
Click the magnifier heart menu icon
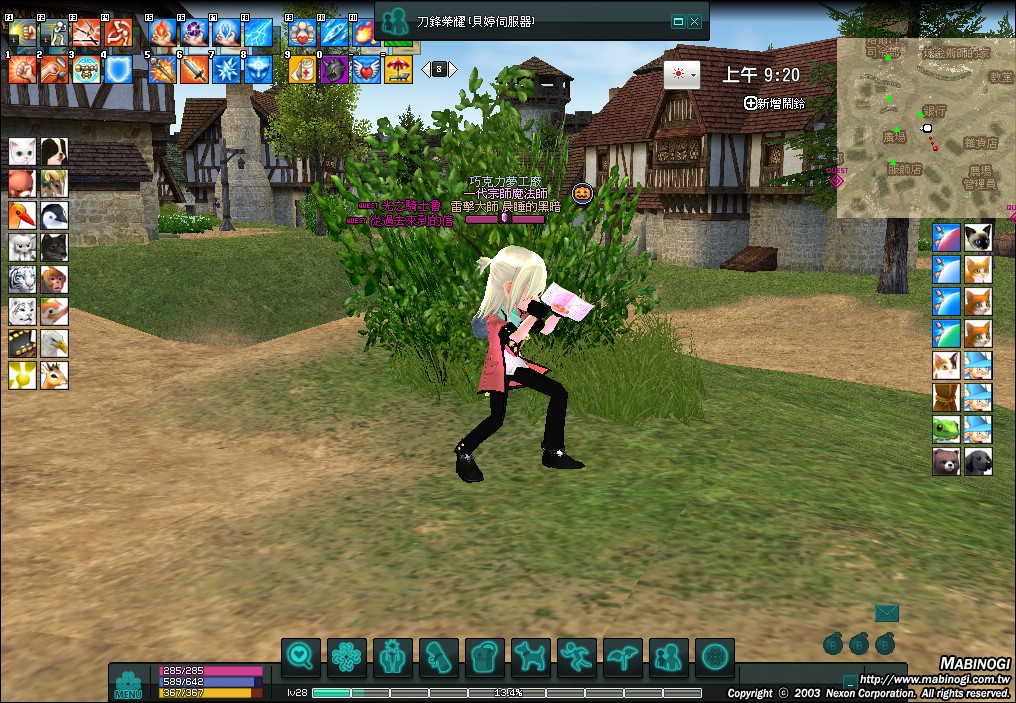click(301, 657)
